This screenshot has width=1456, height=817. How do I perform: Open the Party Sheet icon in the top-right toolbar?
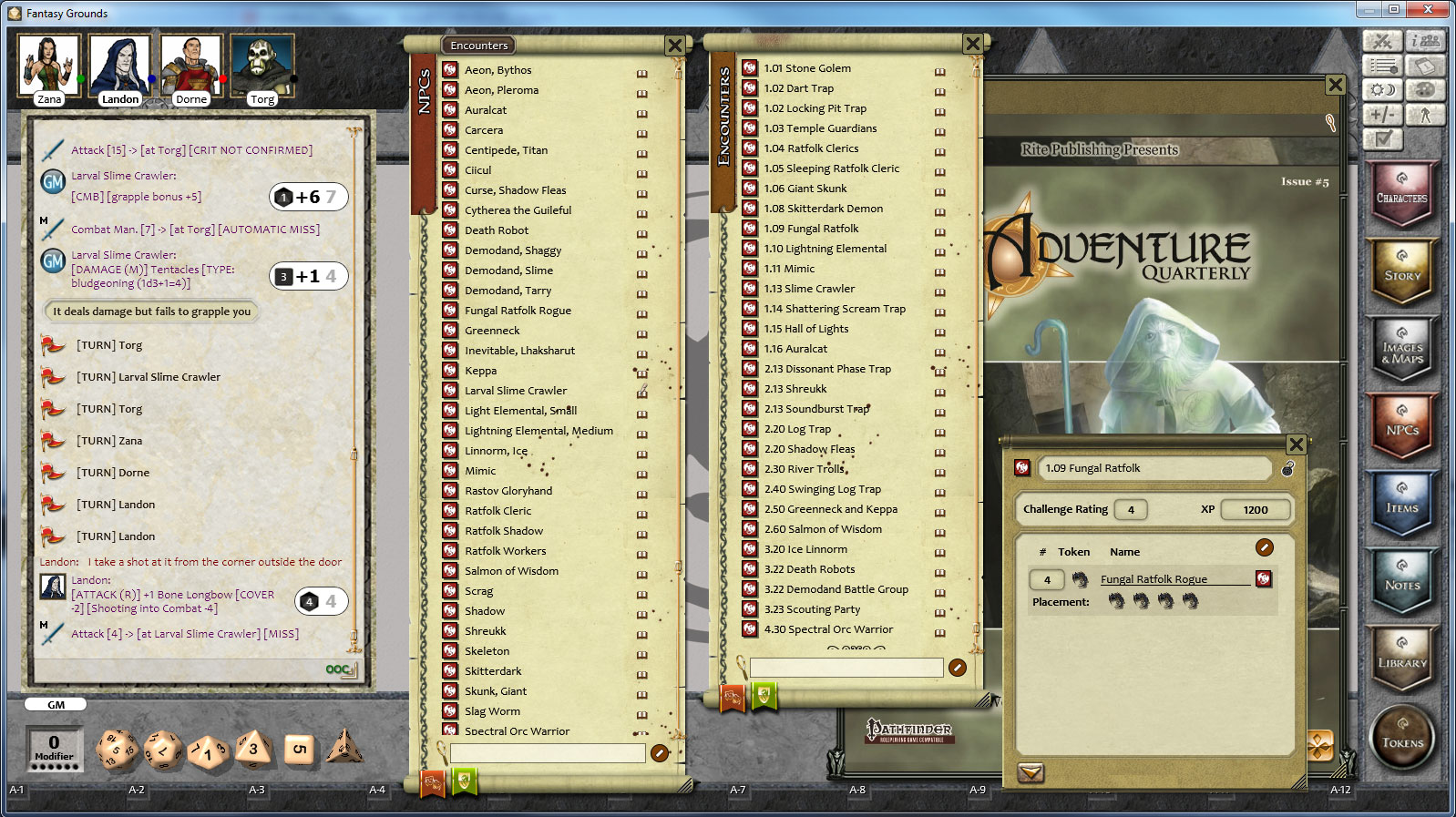(1426, 42)
